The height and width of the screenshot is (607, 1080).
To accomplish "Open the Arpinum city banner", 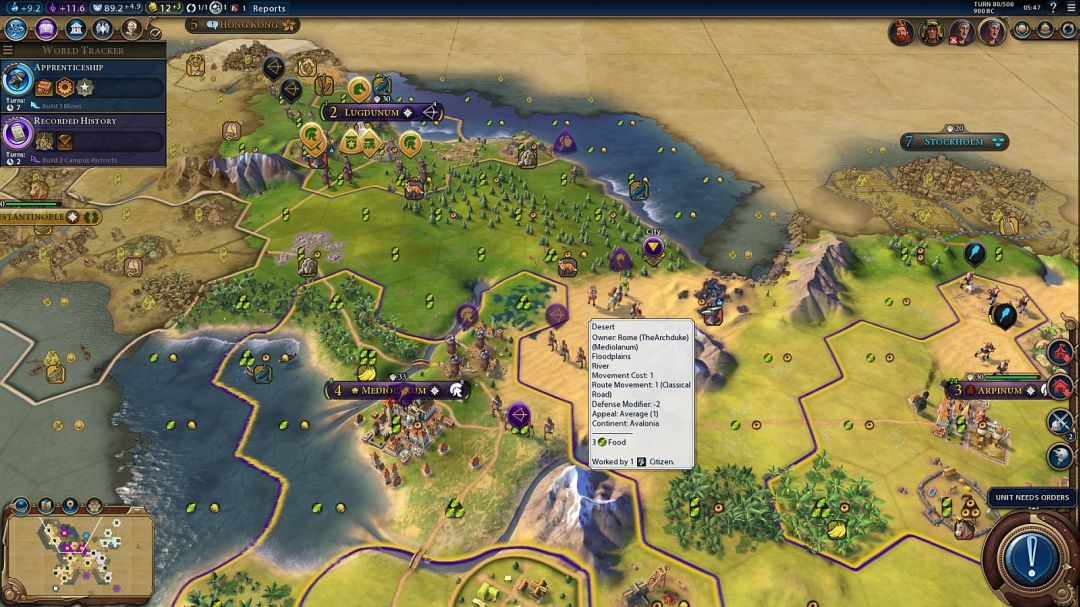I will click(994, 390).
